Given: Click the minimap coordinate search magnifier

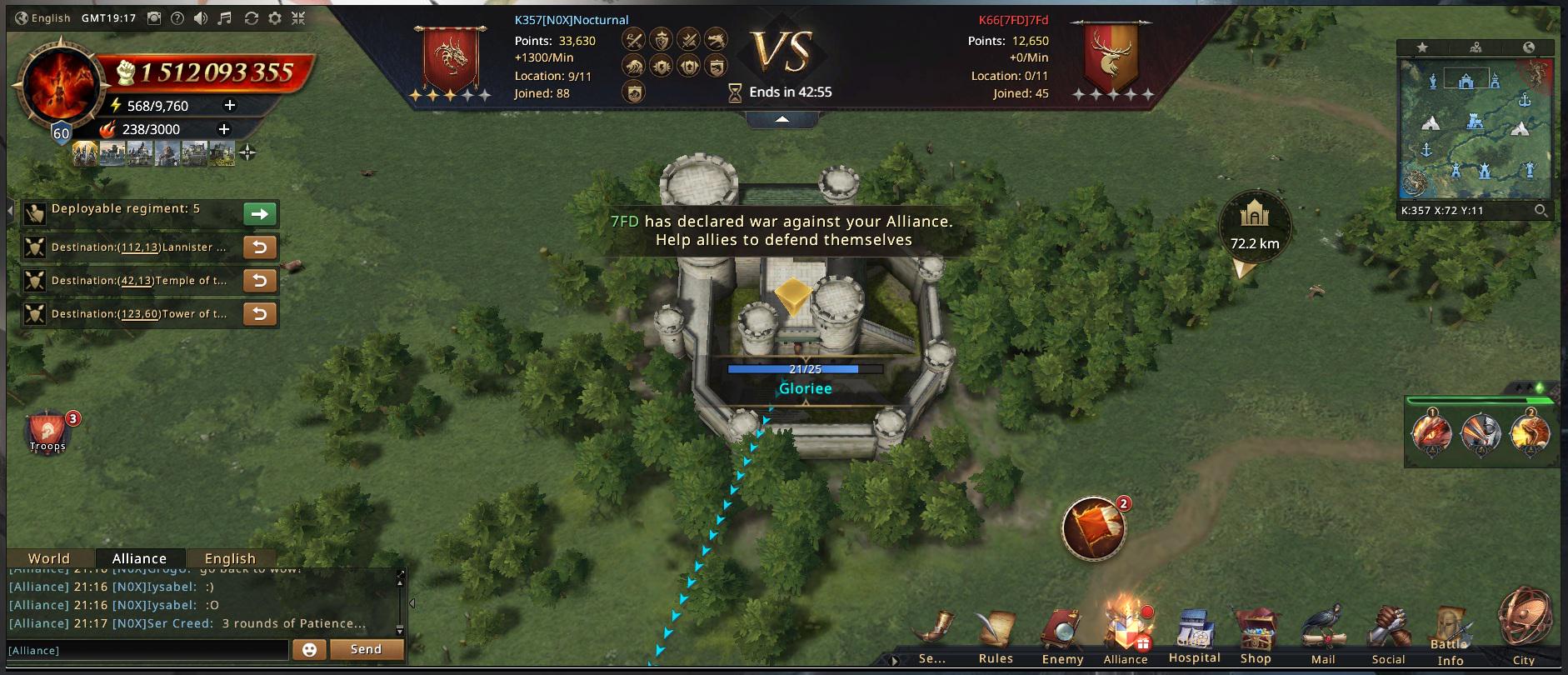Looking at the screenshot, I should [x=1541, y=211].
